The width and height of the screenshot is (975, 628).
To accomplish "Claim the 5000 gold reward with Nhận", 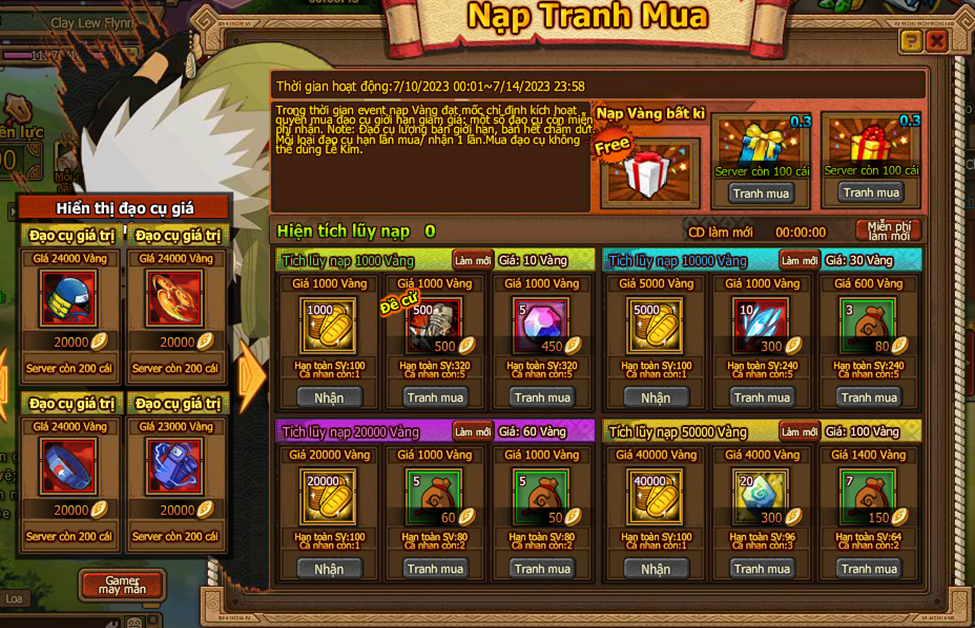I will [x=655, y=398].
